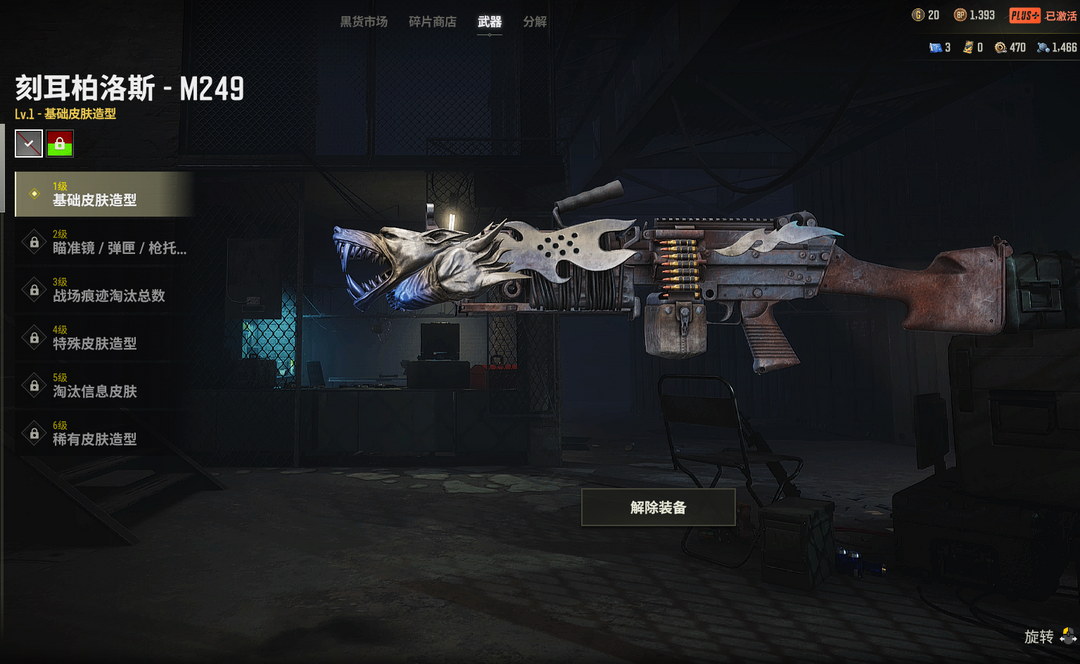This screenshot has height=664, width=1080.
Task: Select the grey weapon skin thumbnail
Action: click(x=29, y=144)
